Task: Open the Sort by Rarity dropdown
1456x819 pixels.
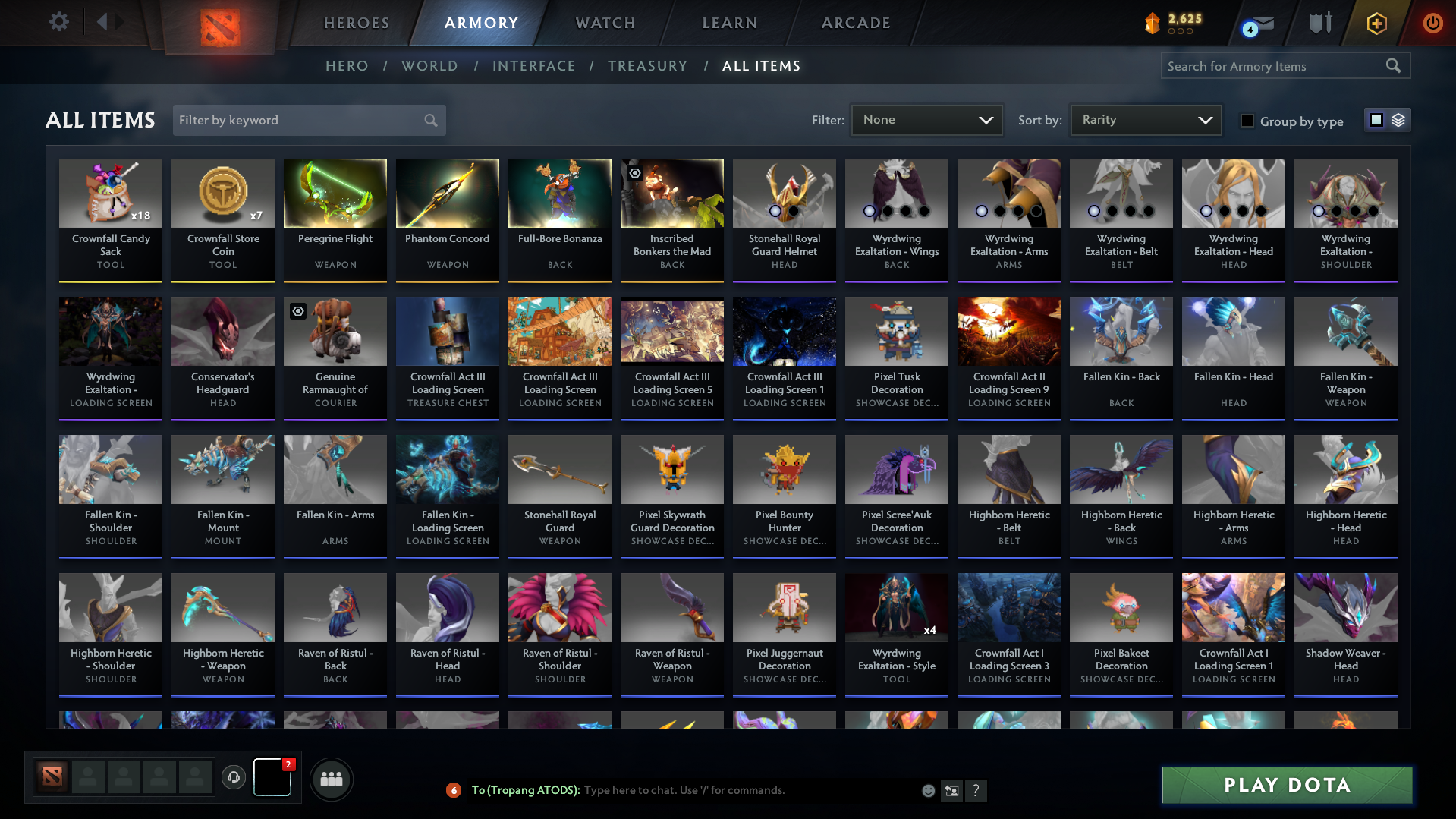Action: pyautogui.click(x=1145, y=120)
